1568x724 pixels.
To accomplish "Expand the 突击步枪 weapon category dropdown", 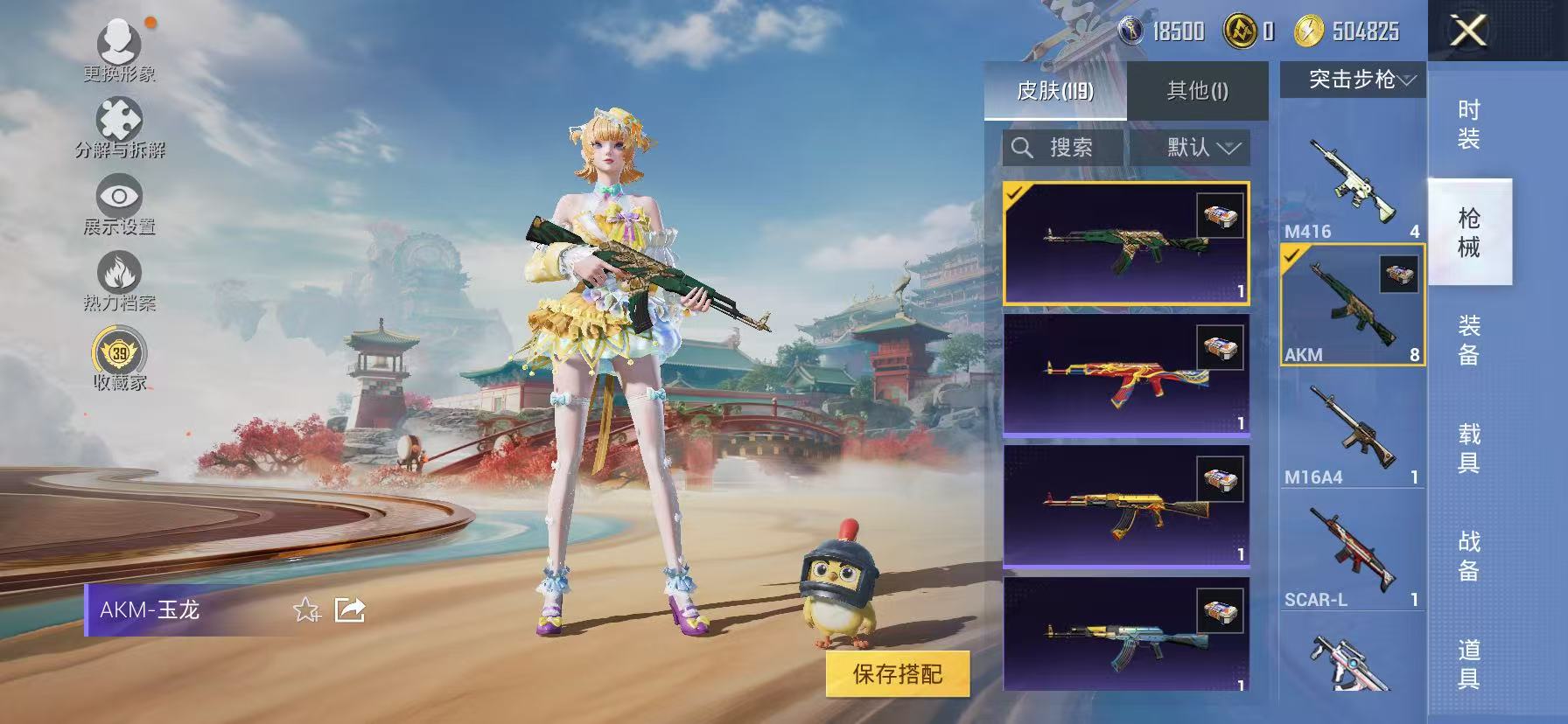I will (x=1351, y=80).
